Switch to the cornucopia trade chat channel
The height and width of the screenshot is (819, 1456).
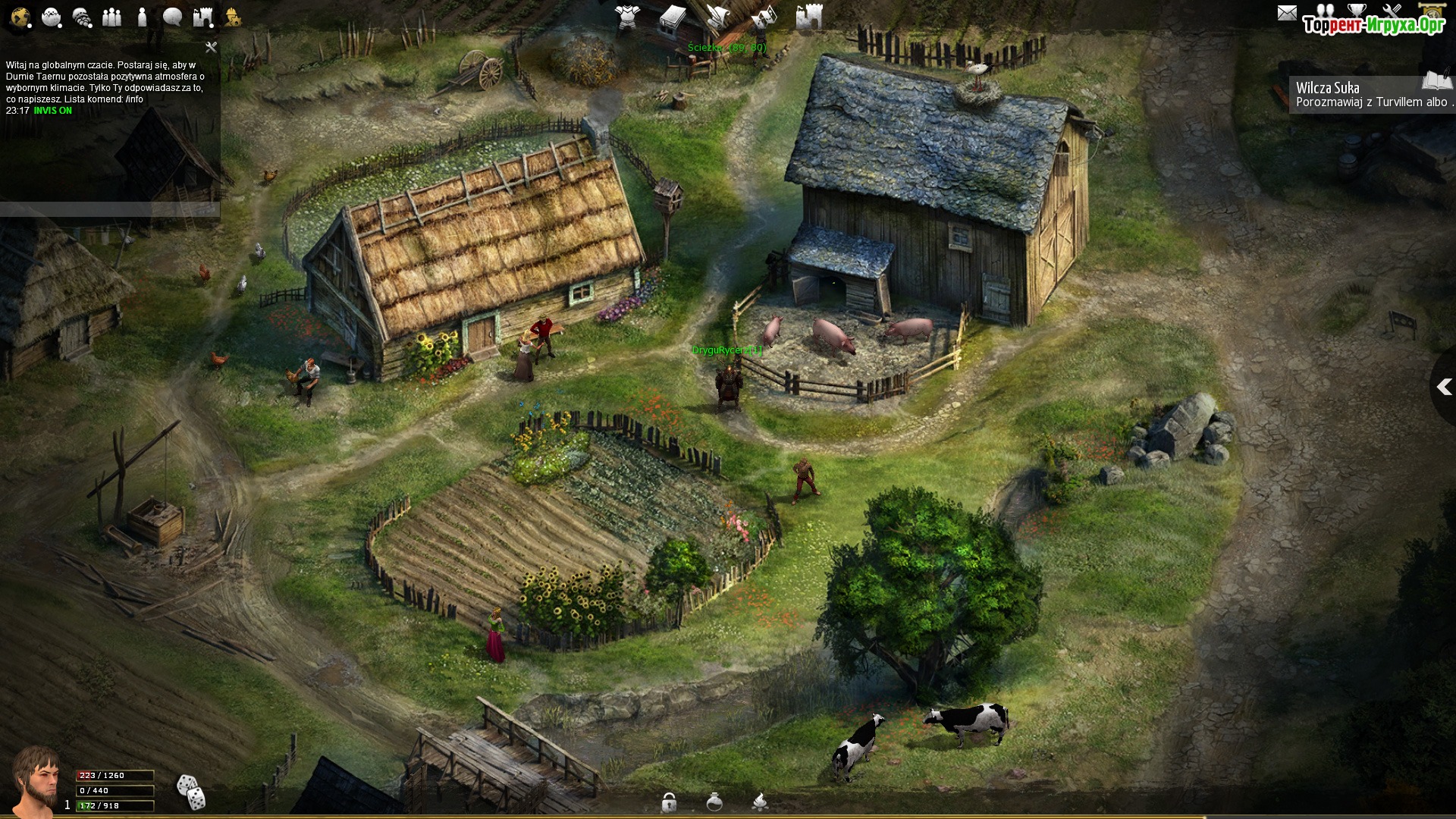pyautogui.click(x=82, y=17)
